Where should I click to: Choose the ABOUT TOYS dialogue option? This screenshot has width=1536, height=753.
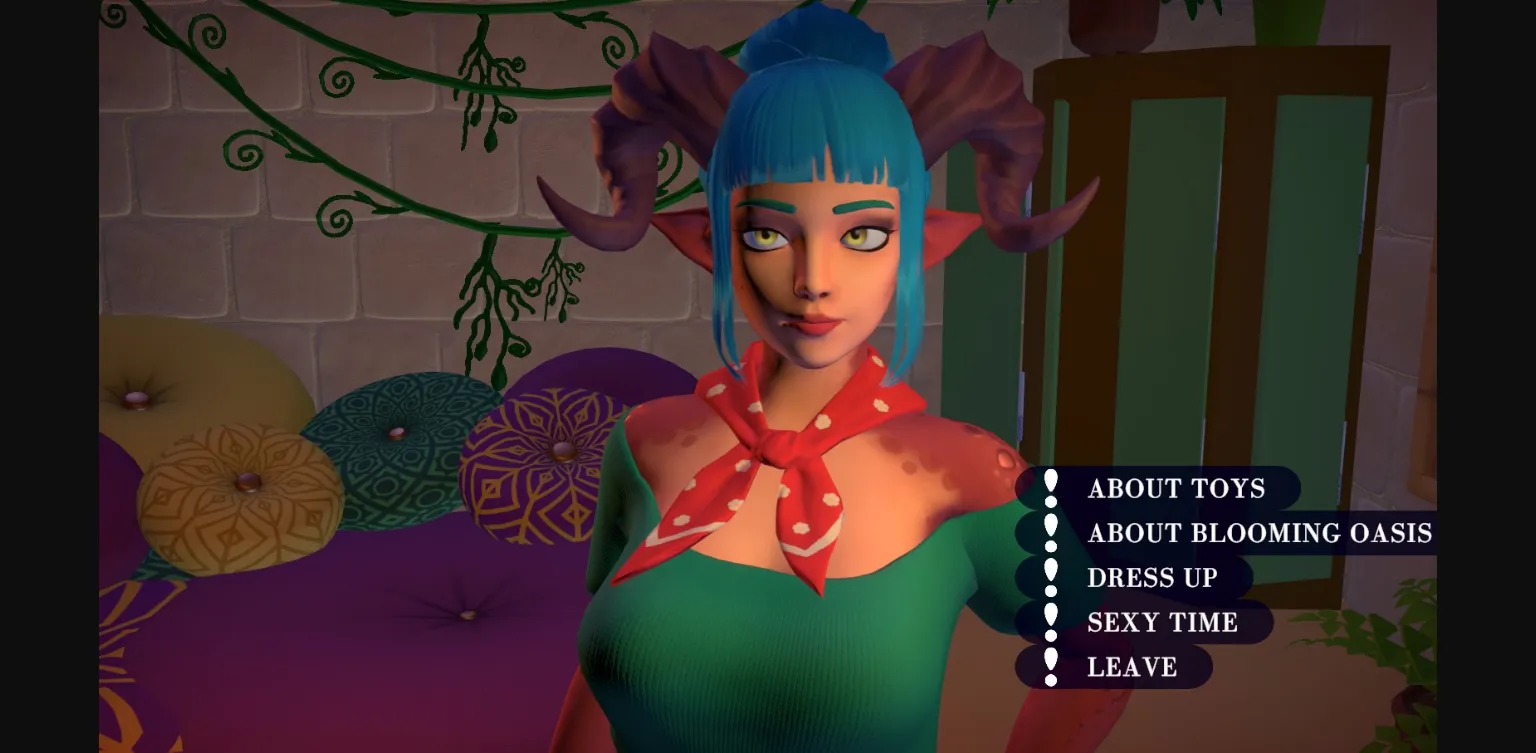click(1177, 489)
